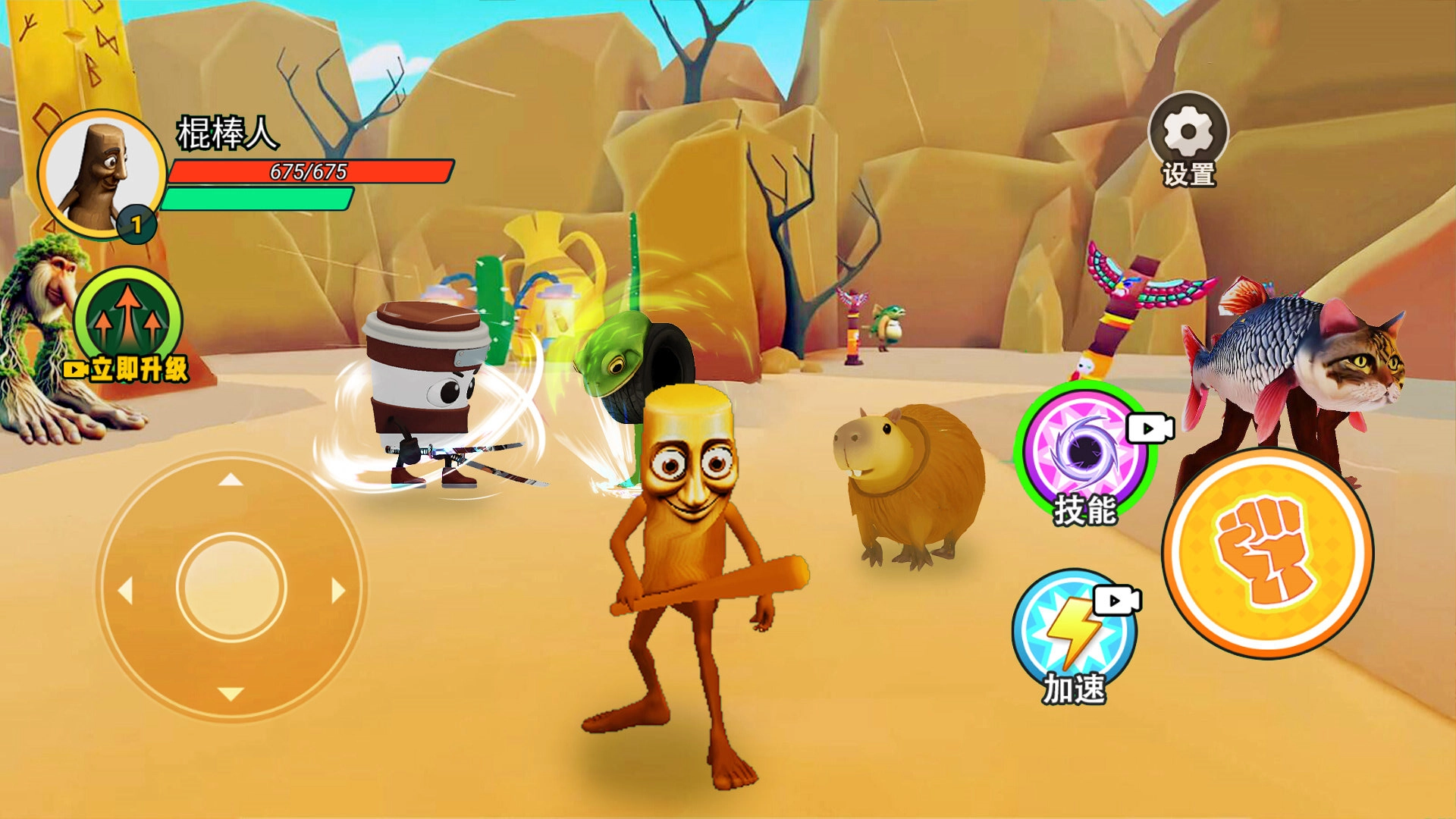Tap the joystick's up arrow
The width and height of the screenshot is (1456, 819).
pos(231,479)
